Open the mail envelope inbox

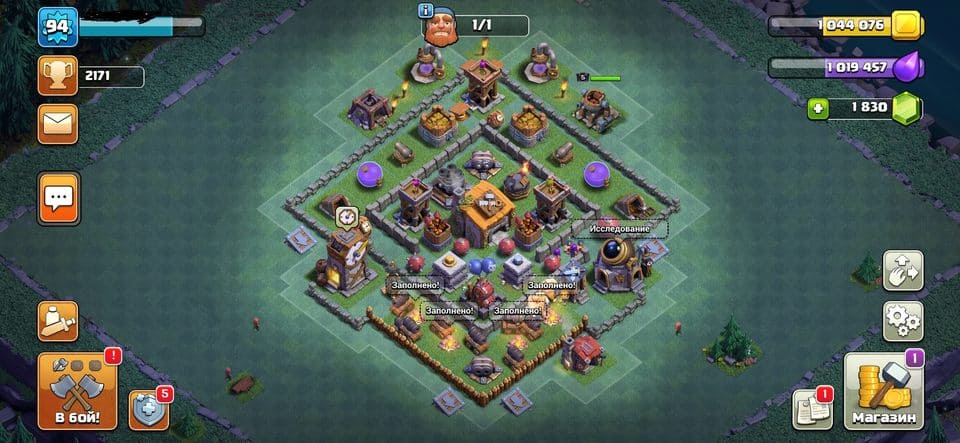58,124
